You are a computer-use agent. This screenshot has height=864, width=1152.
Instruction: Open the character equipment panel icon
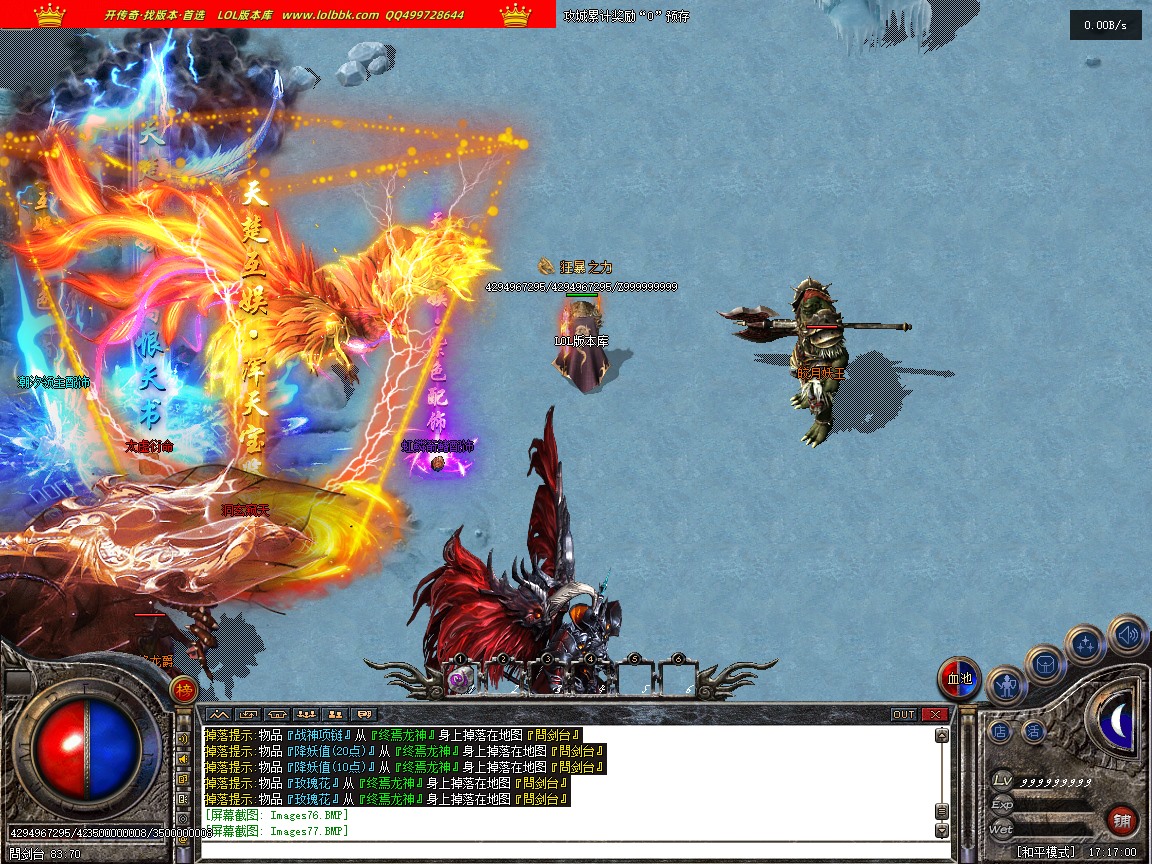(x=1006, y=685)
